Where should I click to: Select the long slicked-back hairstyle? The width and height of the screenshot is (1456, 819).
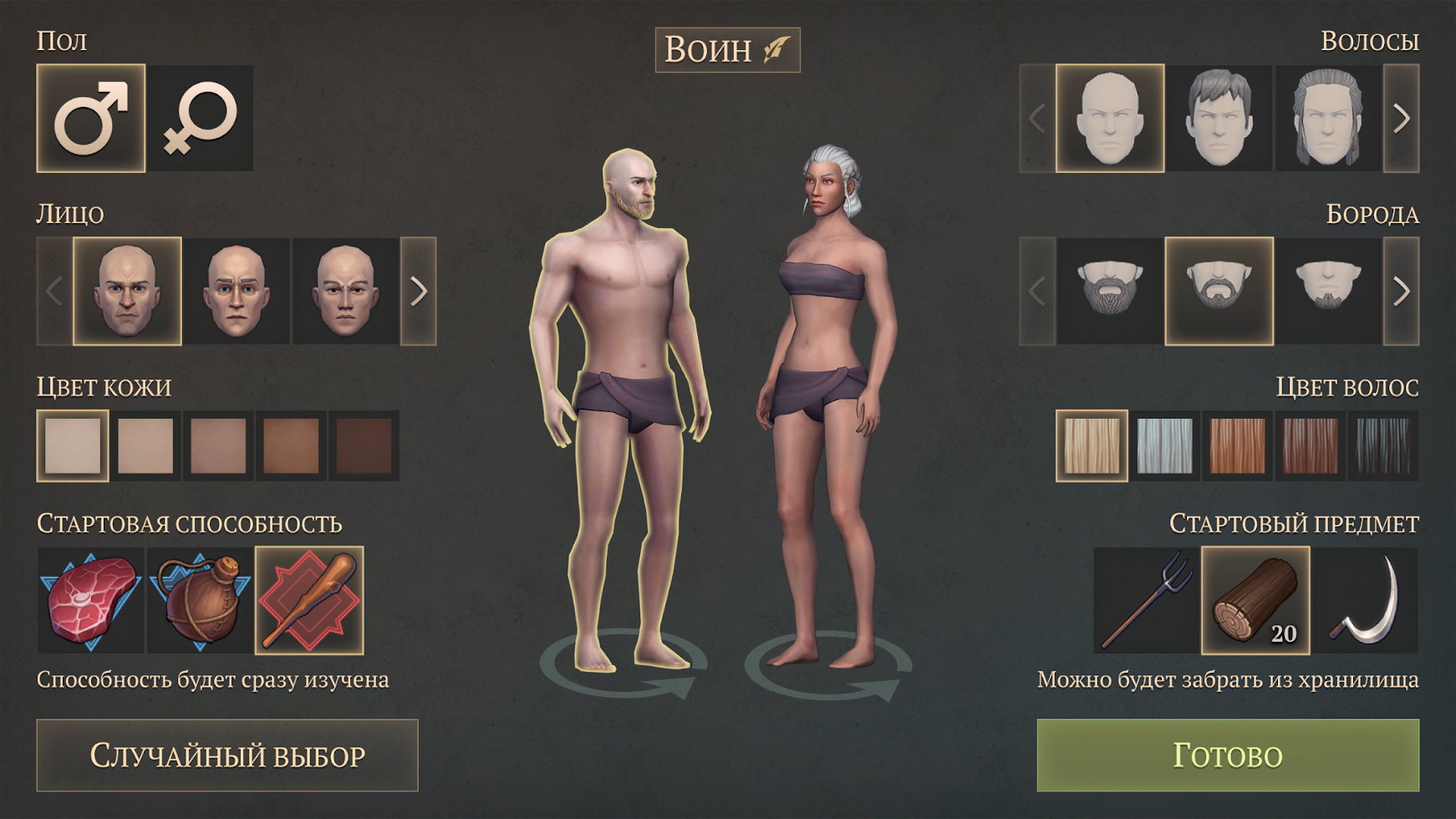coord(1328,119)
